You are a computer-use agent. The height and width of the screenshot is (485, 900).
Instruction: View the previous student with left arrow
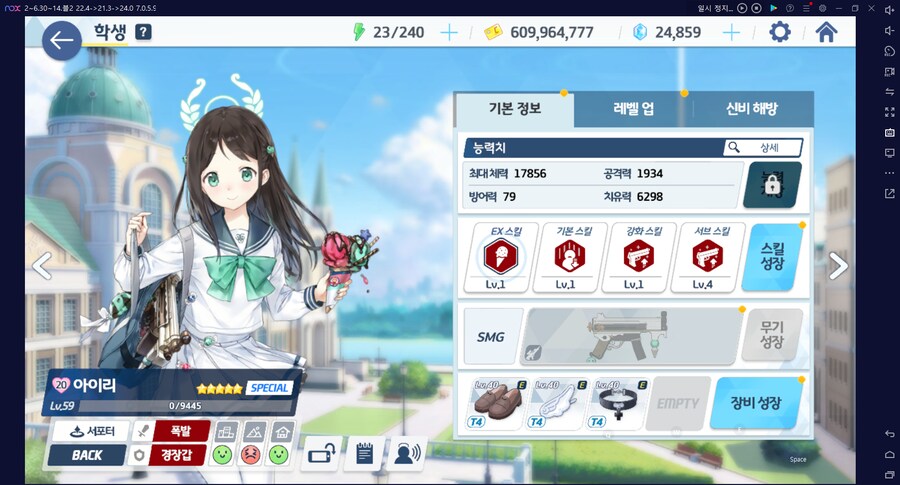(41, 265)
